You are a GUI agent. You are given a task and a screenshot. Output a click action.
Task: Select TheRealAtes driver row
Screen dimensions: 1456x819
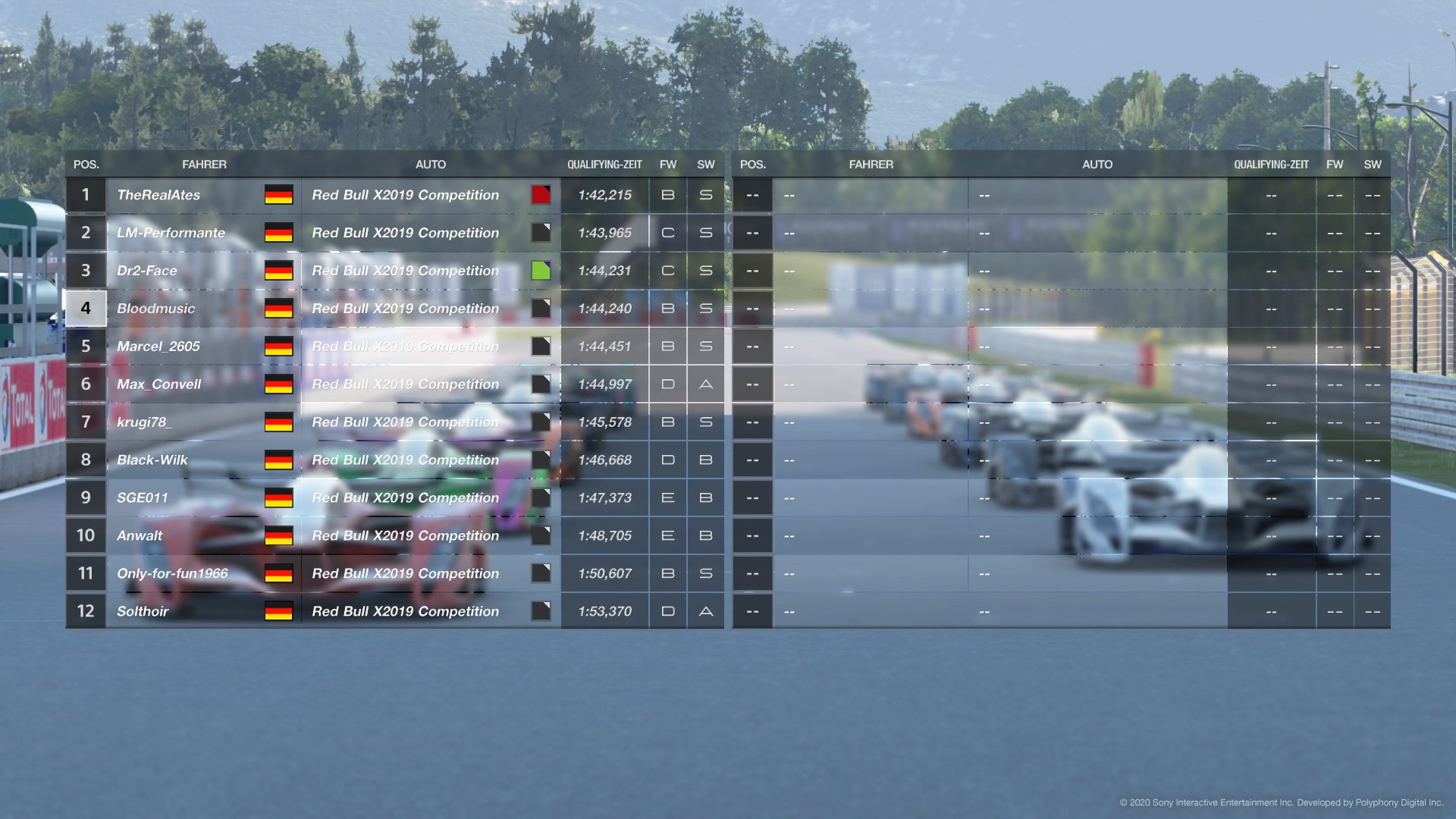[x=158, y=195]
